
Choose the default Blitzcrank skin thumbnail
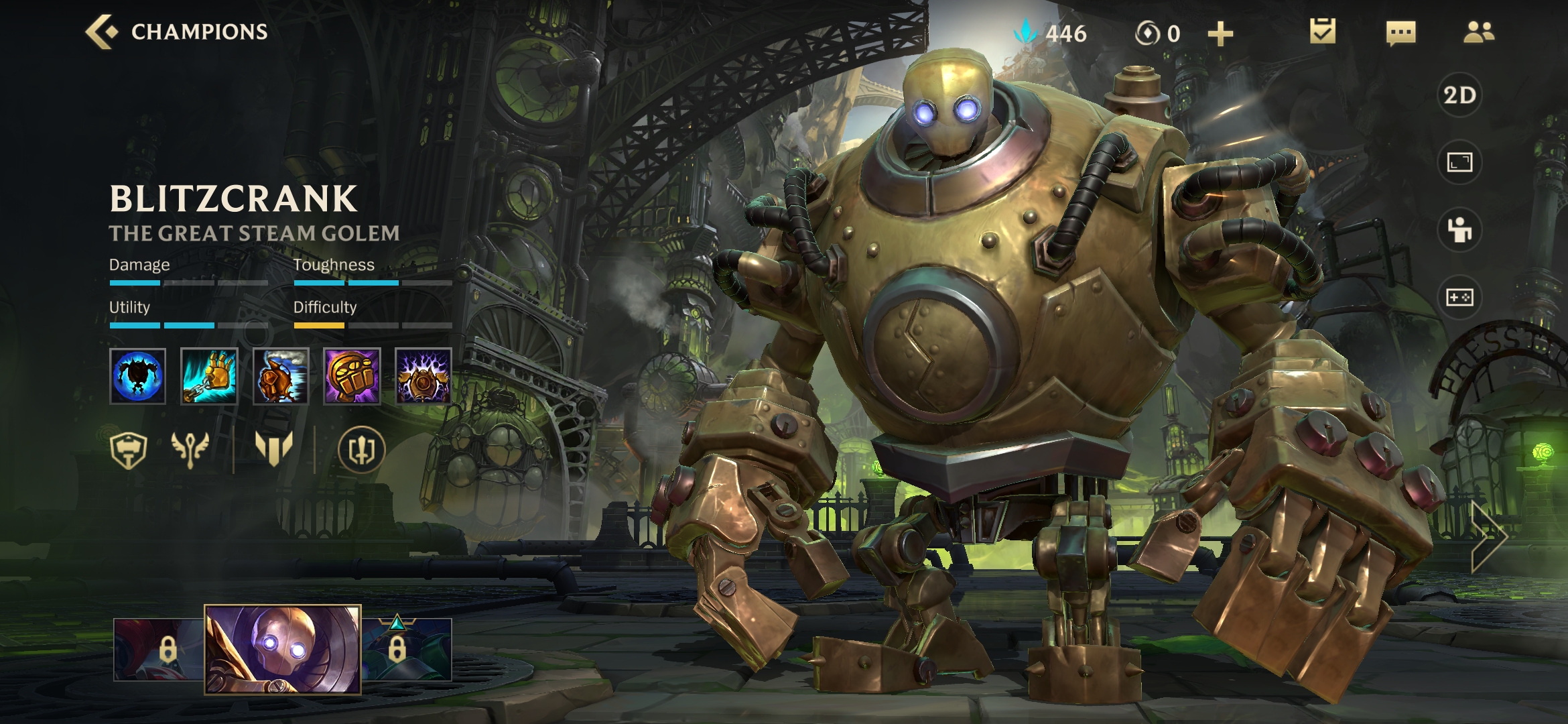[283, 649]
